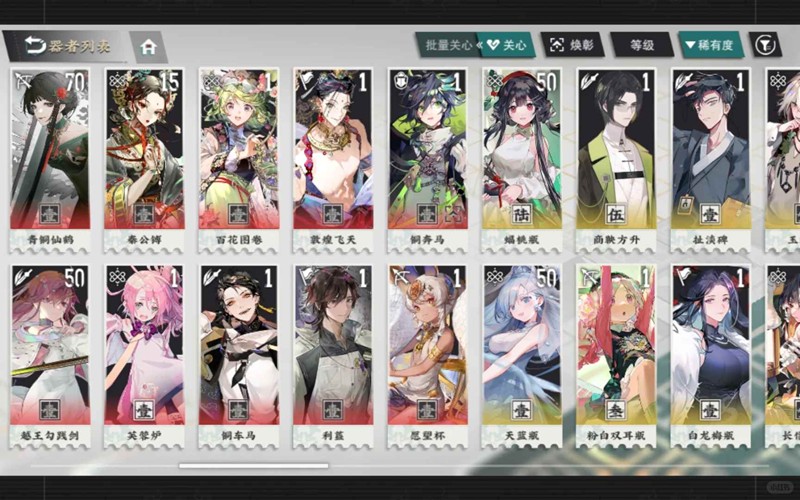
Task: Open the funnel filter options
Action: [x=765, y=45]
